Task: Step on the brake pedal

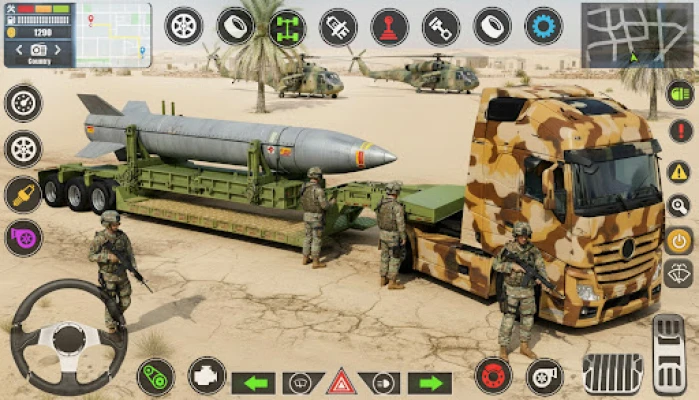Action: coord(611,372)
